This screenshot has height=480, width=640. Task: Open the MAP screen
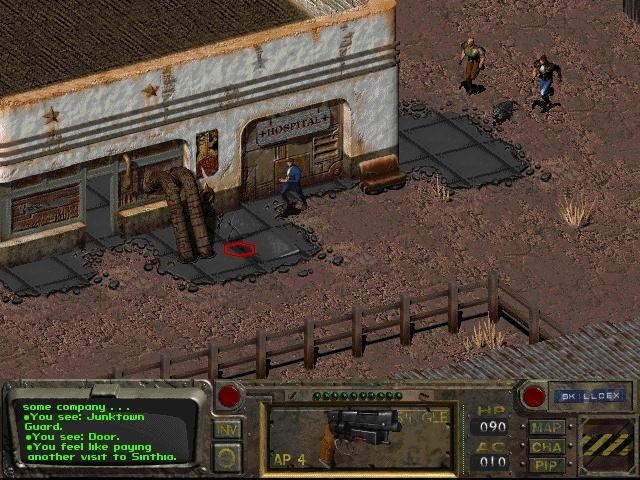click(547, 427)
